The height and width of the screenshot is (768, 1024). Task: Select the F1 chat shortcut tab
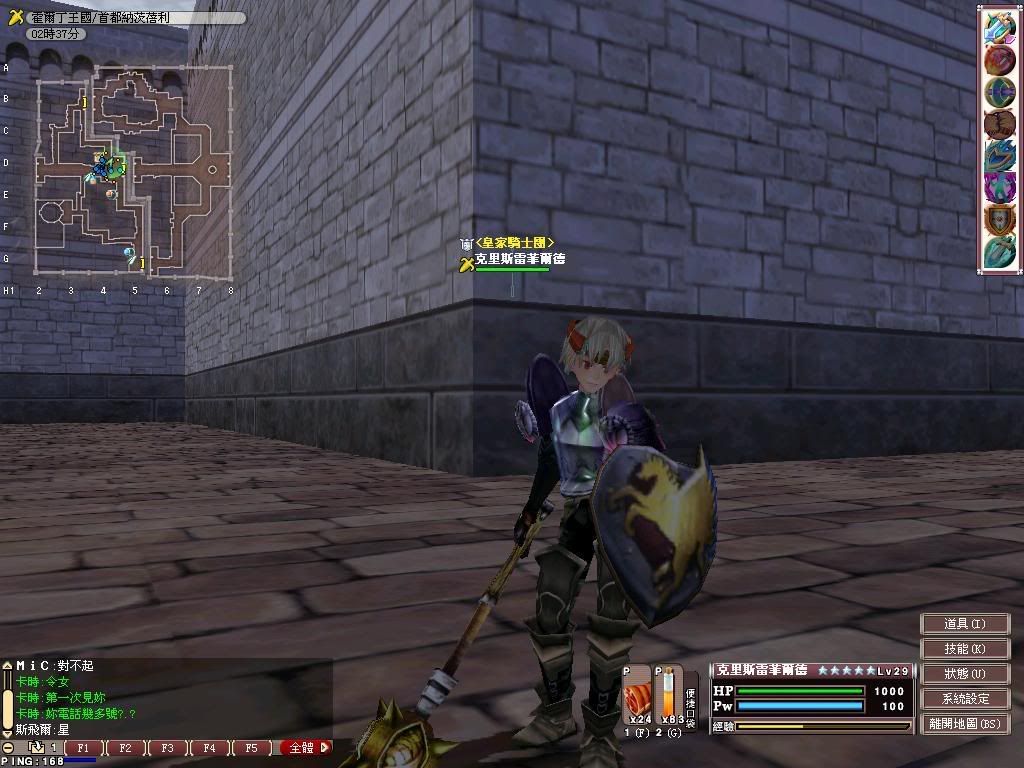tap(83, 747)
